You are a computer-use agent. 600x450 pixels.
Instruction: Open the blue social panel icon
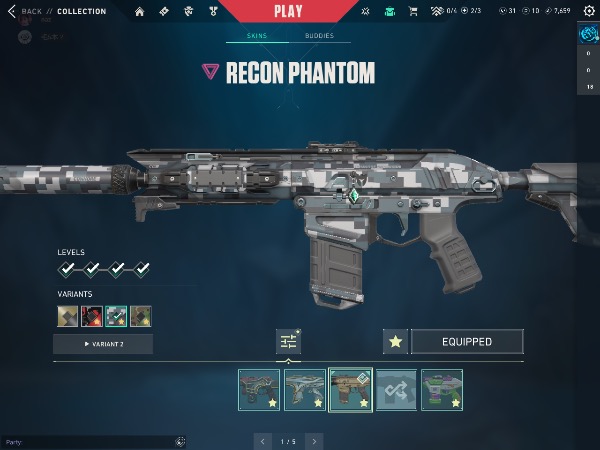click(x=588, y=36)
